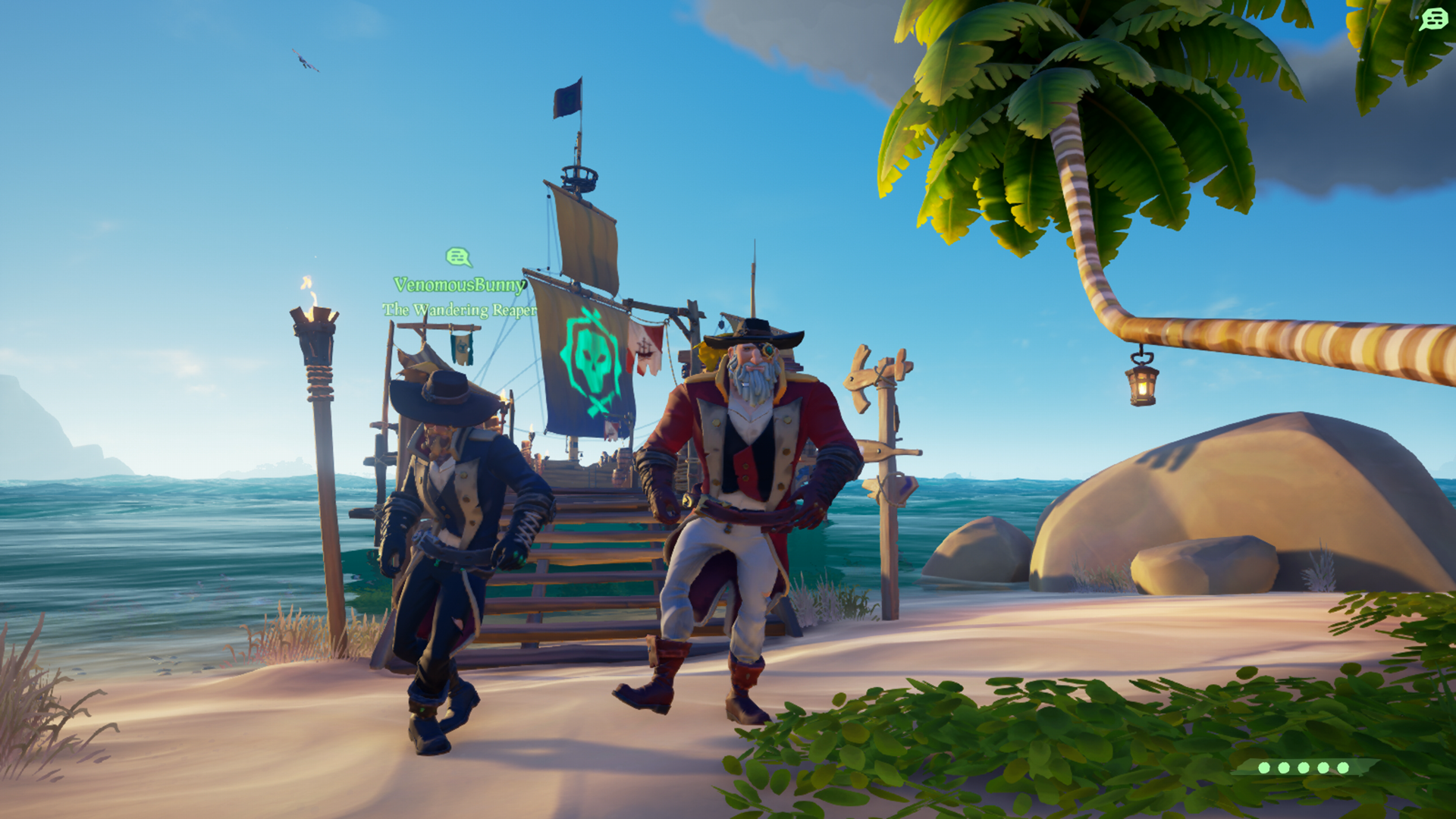The height and width of the screenshot is (819, 1456).
Task: Toggle the middle green crew status dot
Action: click(x=1303, y=767)
